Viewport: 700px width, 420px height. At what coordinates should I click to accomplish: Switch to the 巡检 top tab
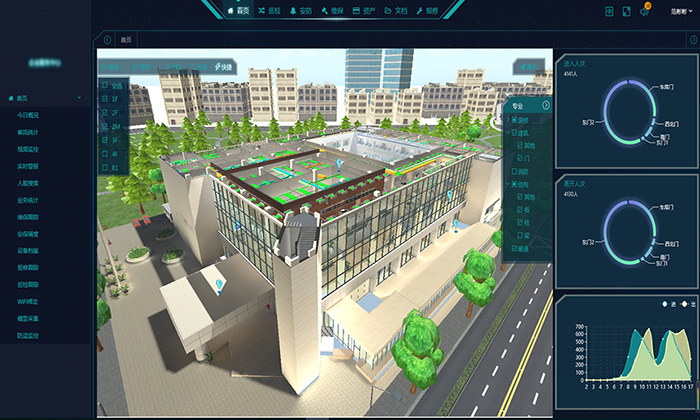point(270,10)
